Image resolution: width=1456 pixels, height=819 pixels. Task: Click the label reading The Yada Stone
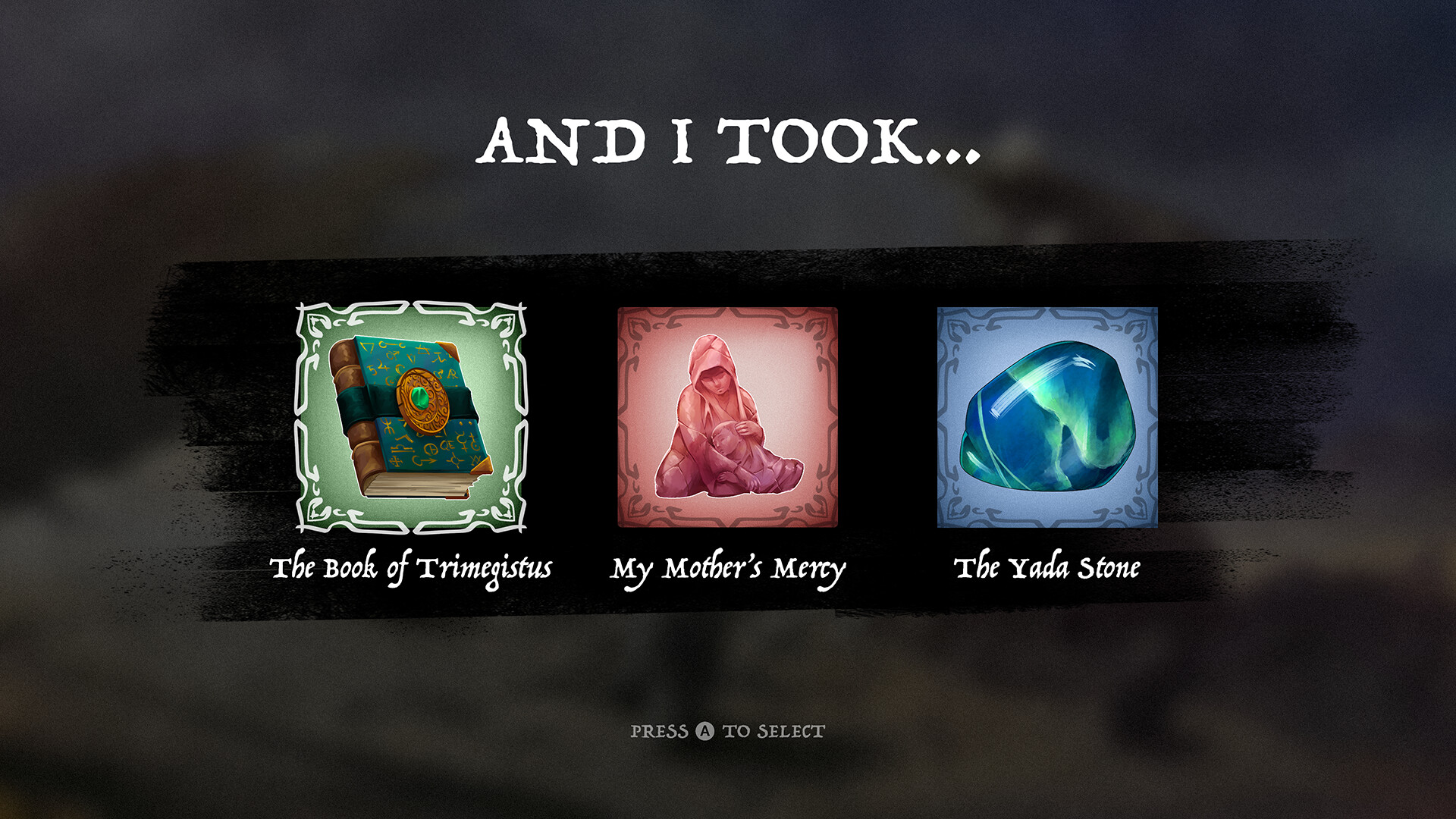point(1049,566)
